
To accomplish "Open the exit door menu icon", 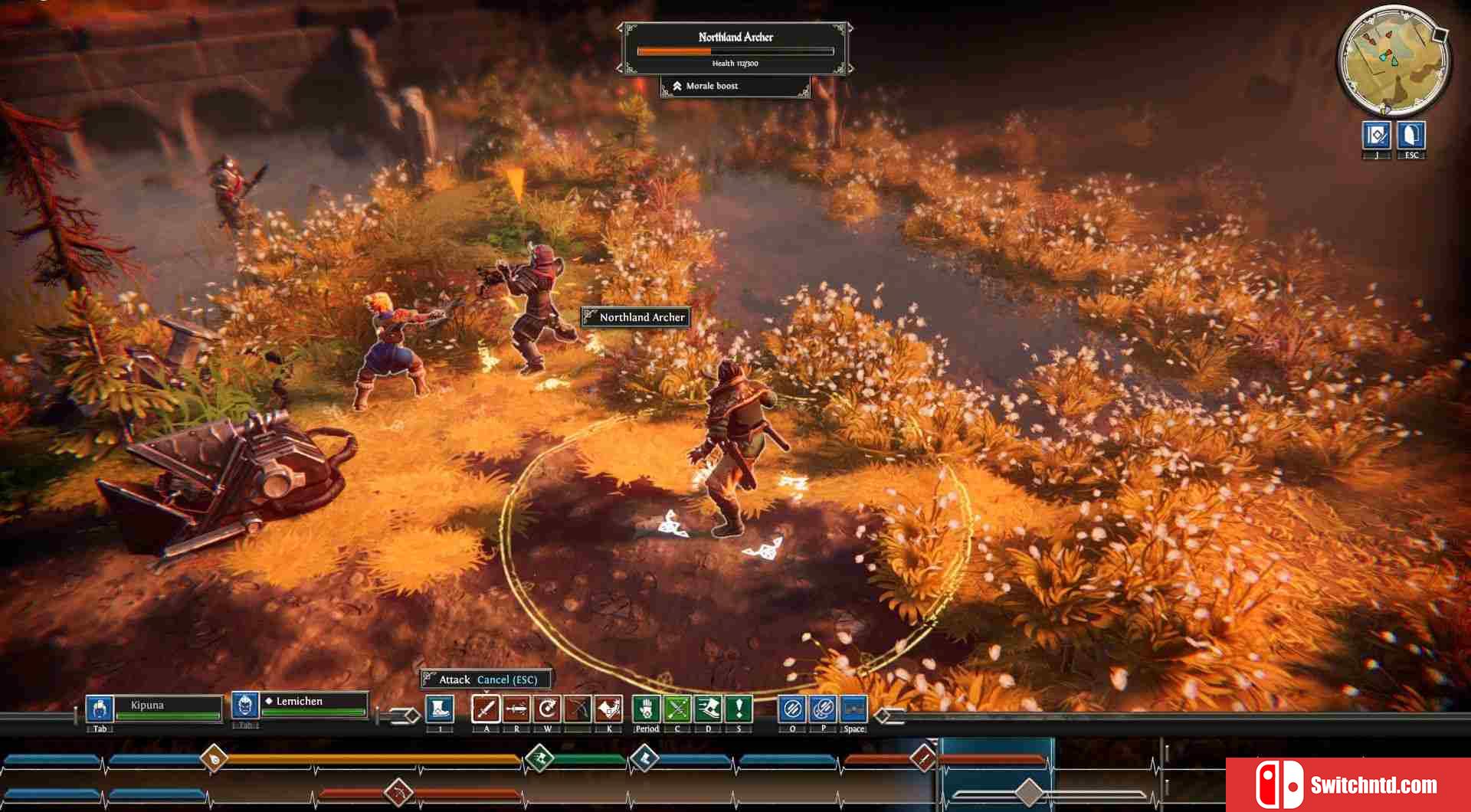I will tap(1411, 136).
